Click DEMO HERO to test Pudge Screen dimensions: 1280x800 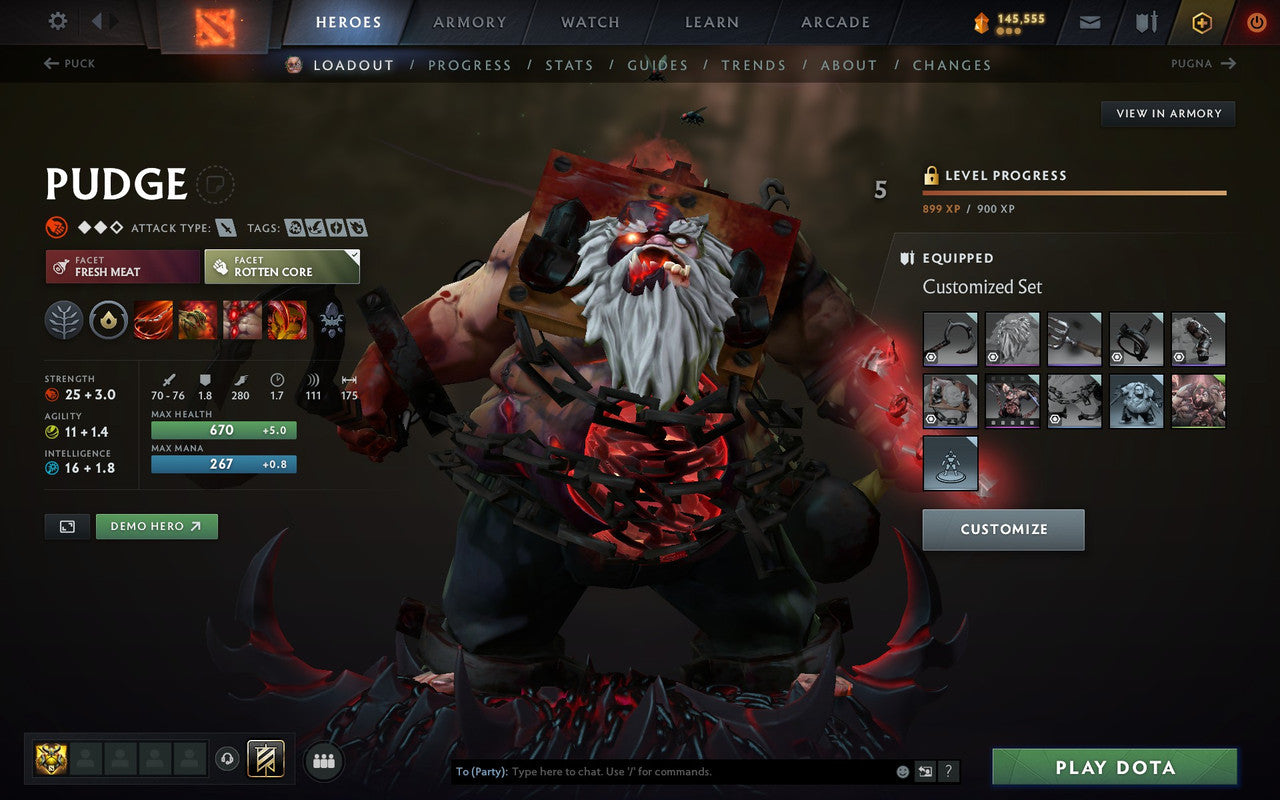pos(156,526)
